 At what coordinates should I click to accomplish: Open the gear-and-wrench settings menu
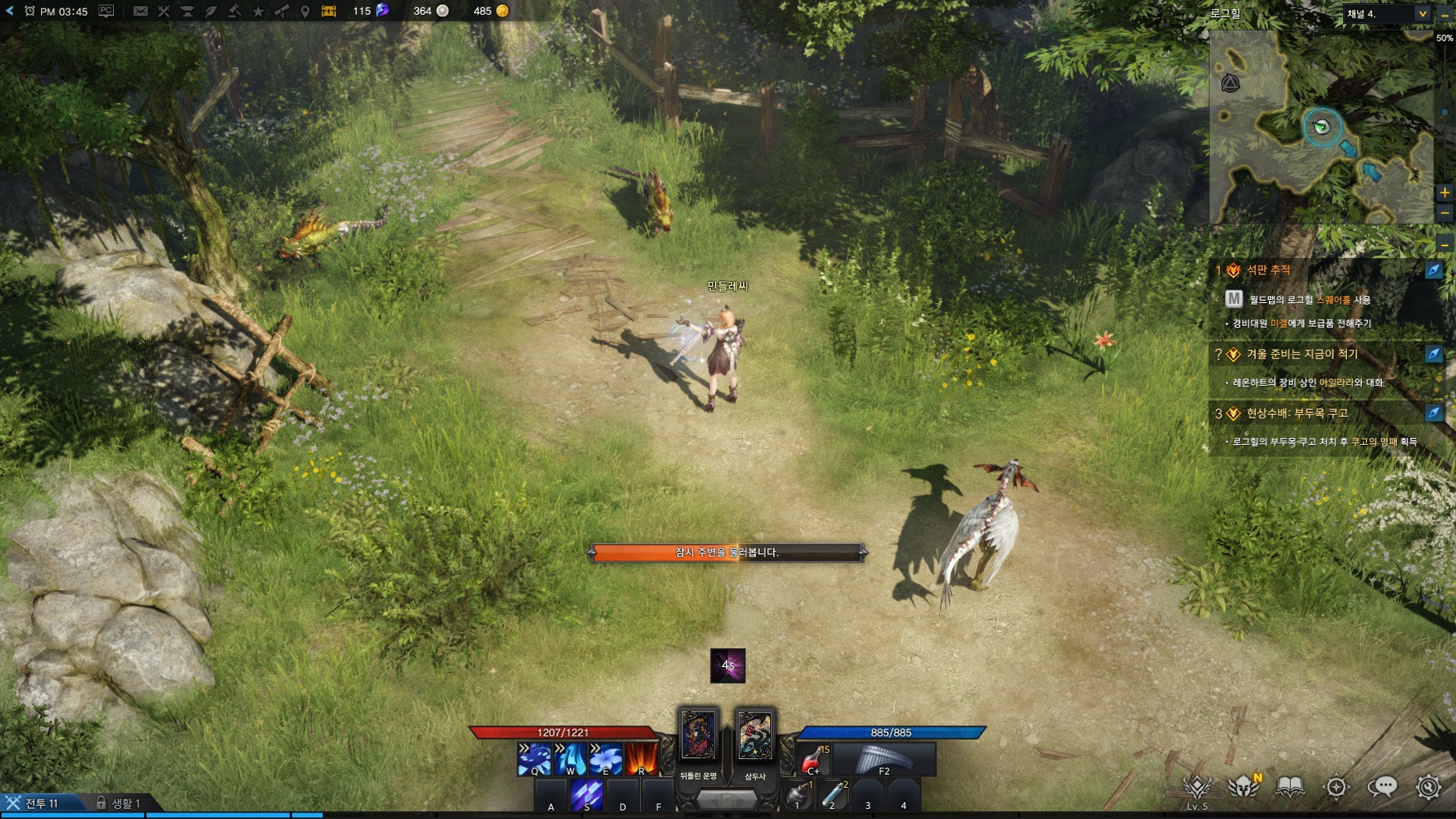pyautogui.click(x=1429, y=787)
